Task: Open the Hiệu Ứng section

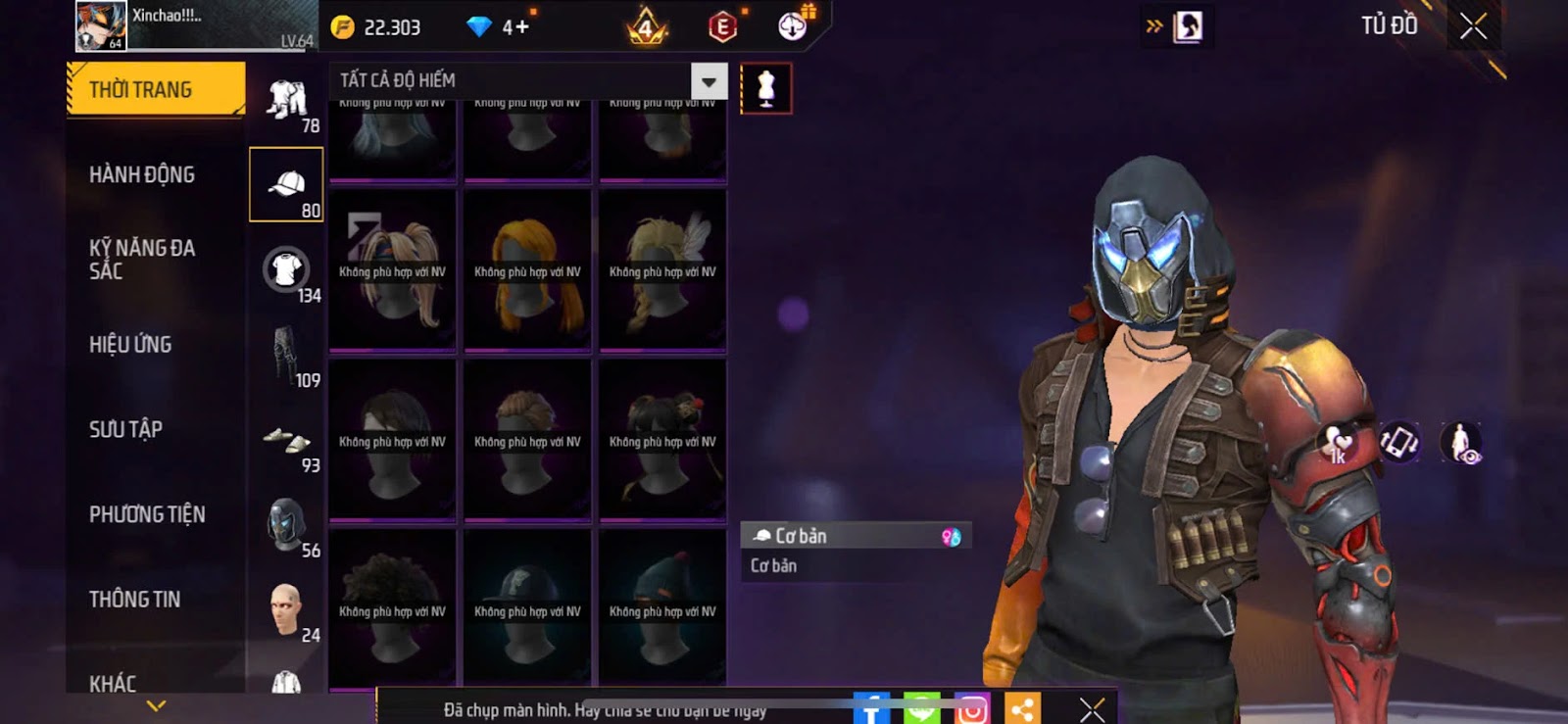Action: coord(130,345)
